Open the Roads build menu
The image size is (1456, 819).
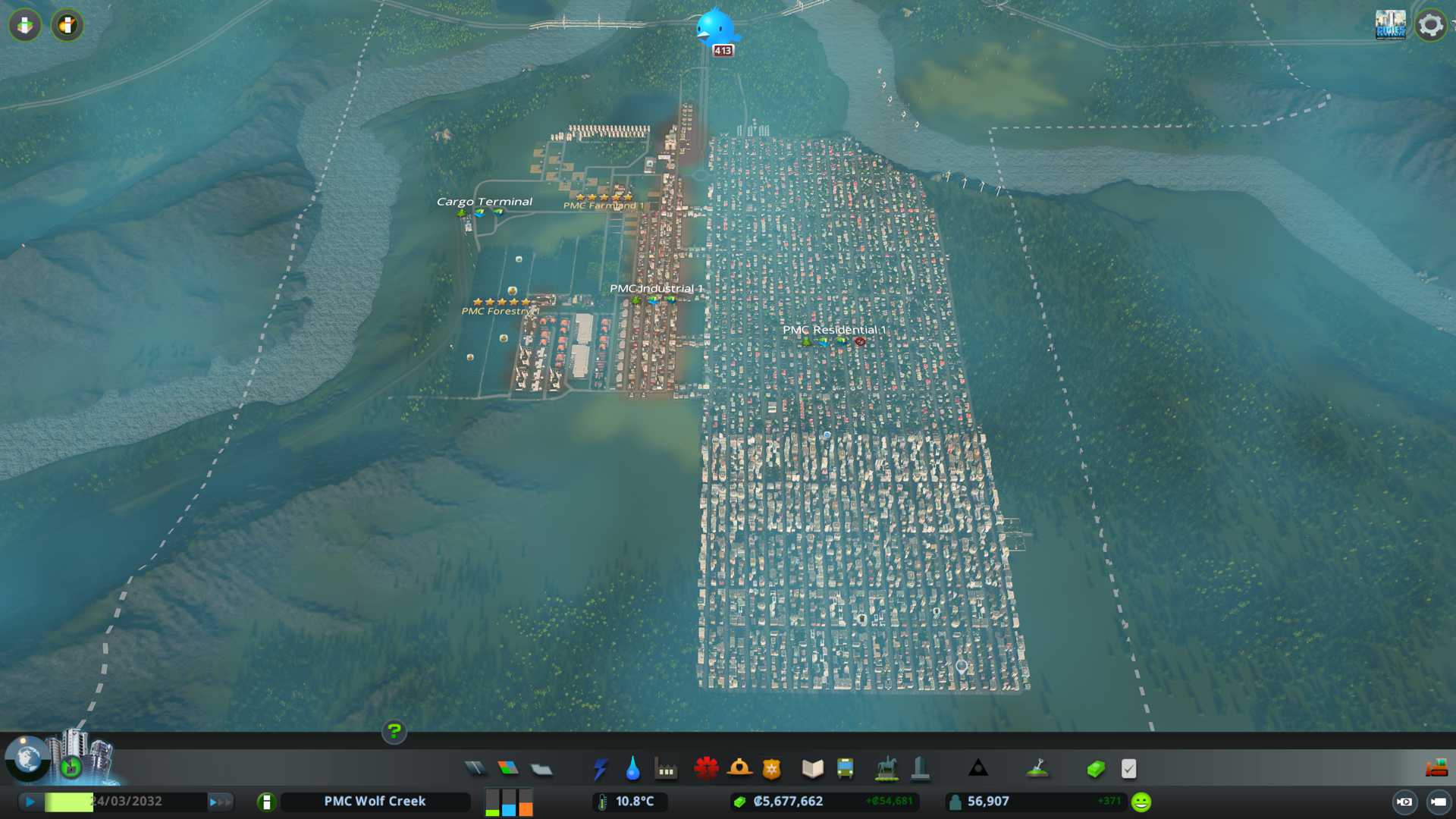[475, 769]
